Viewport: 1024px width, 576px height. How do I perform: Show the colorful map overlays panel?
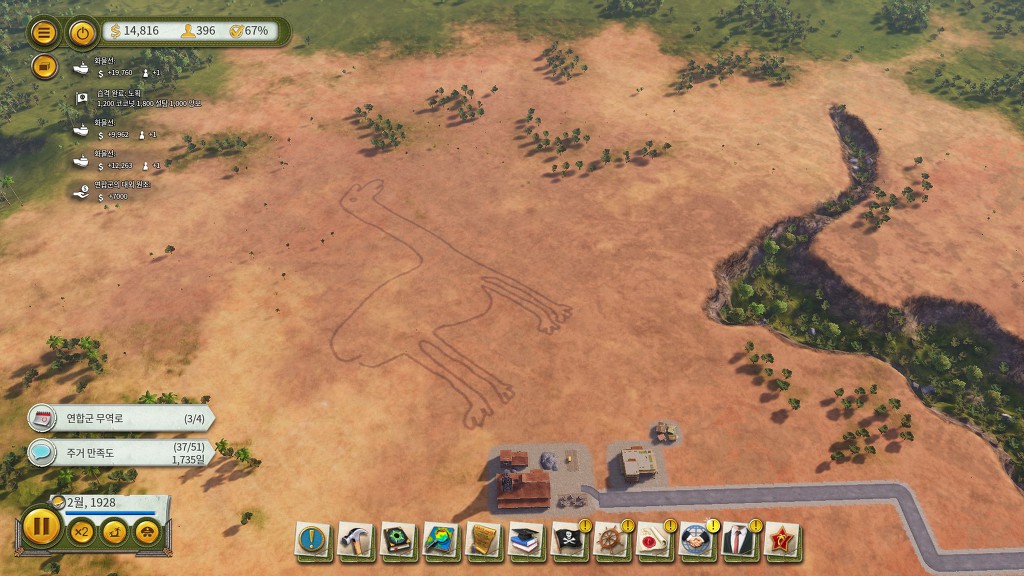coord(441,541)
